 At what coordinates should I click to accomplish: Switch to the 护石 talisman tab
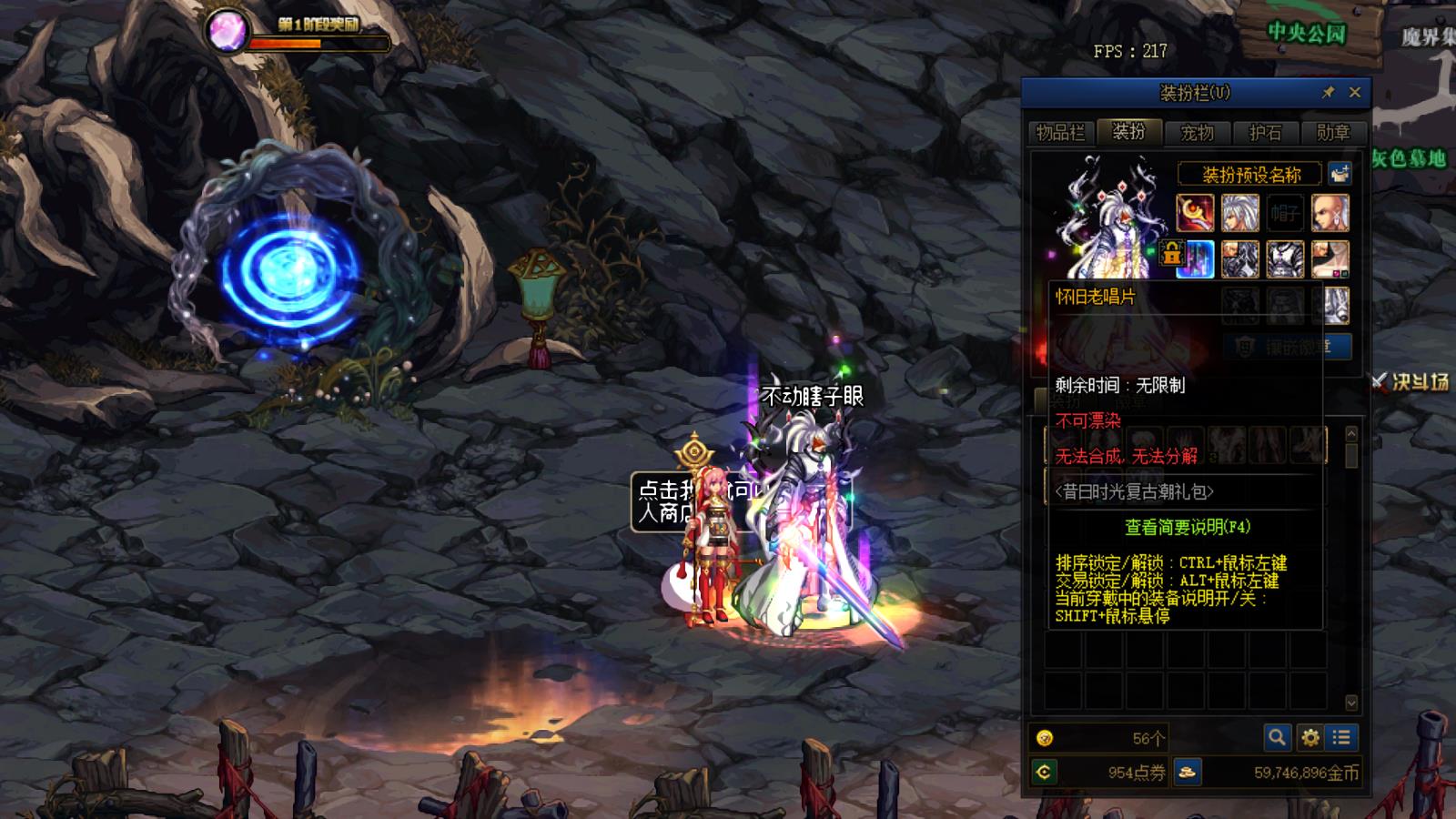[1266, 133]
